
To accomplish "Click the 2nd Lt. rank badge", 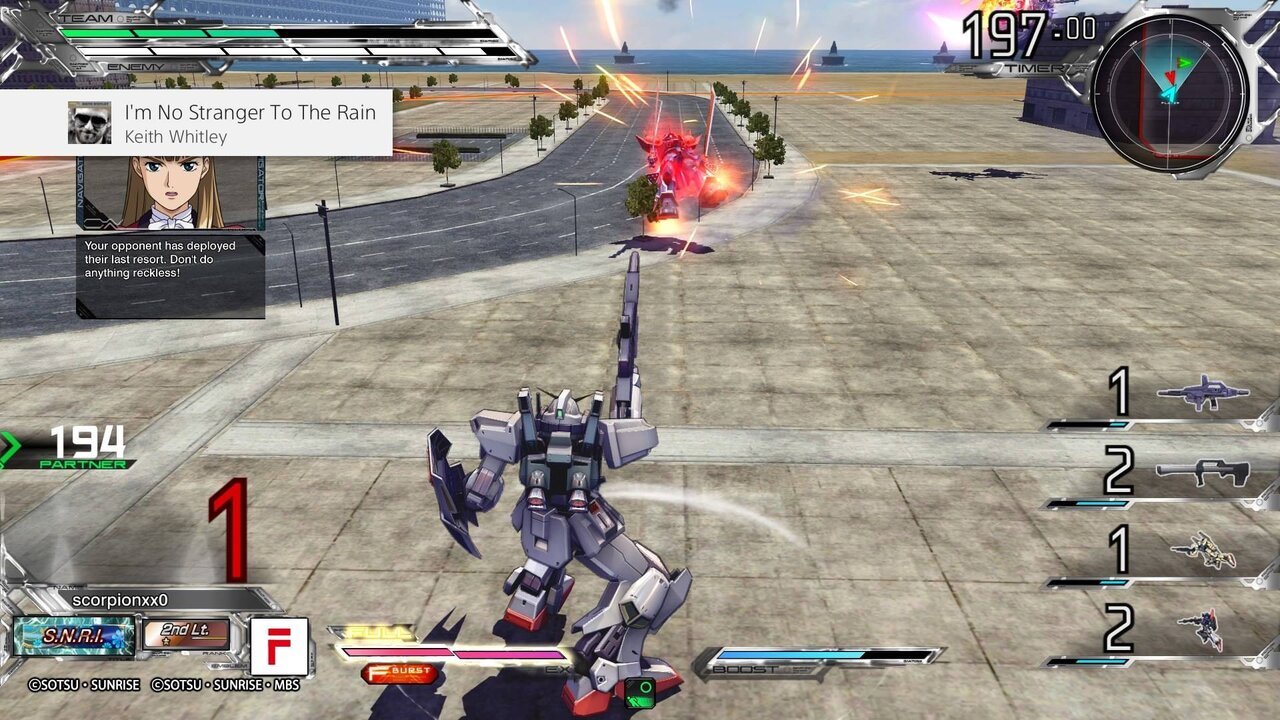I will (187, 634).
